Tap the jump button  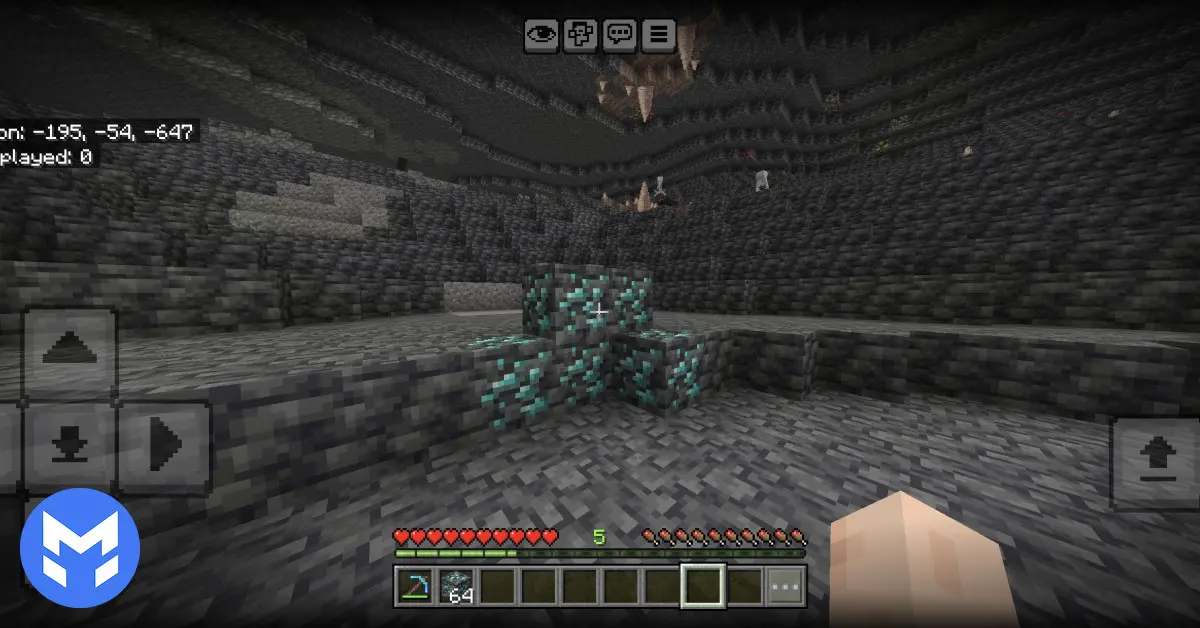pyautogui.click(x=1155, y=463)
